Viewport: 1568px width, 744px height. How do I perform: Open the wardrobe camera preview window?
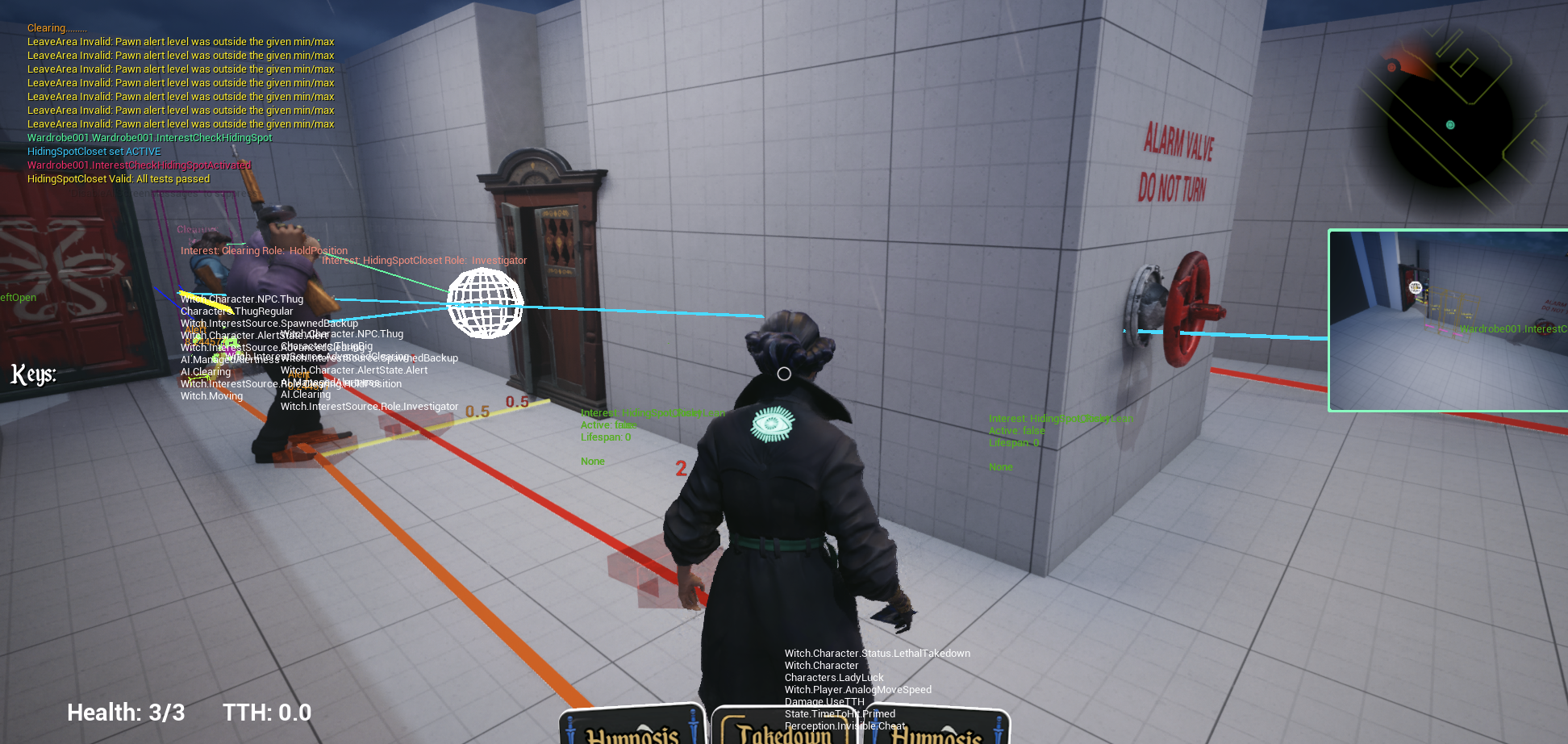[1448, 320]
